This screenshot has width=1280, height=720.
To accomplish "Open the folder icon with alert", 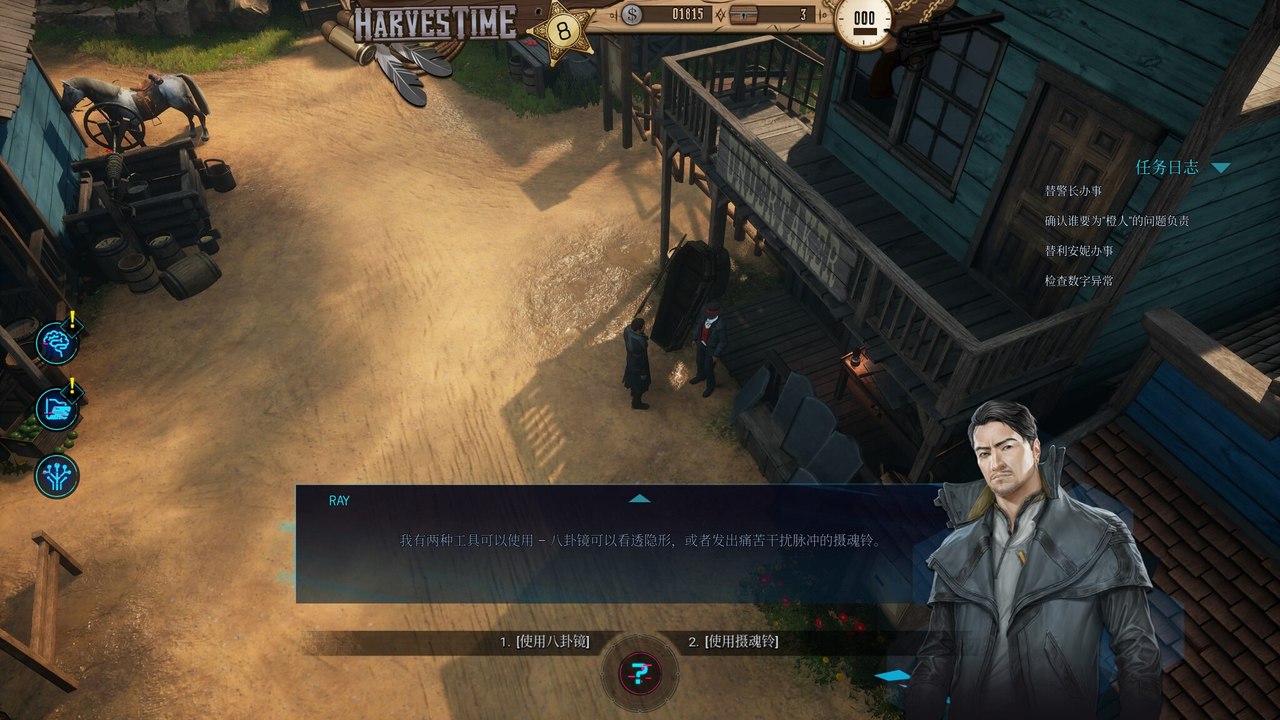I will pyautogui.click(x=56, y=409).
